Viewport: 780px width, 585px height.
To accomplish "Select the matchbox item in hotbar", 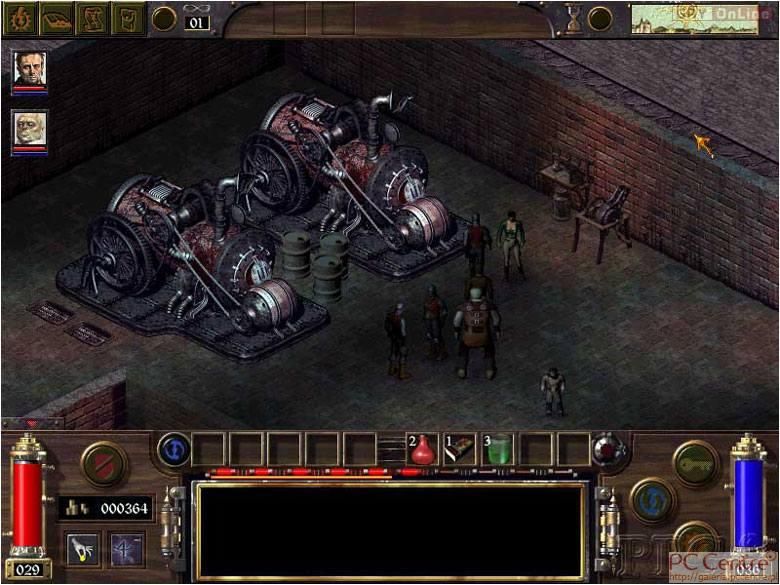I will pyautogui.click(x=461, y=451).
